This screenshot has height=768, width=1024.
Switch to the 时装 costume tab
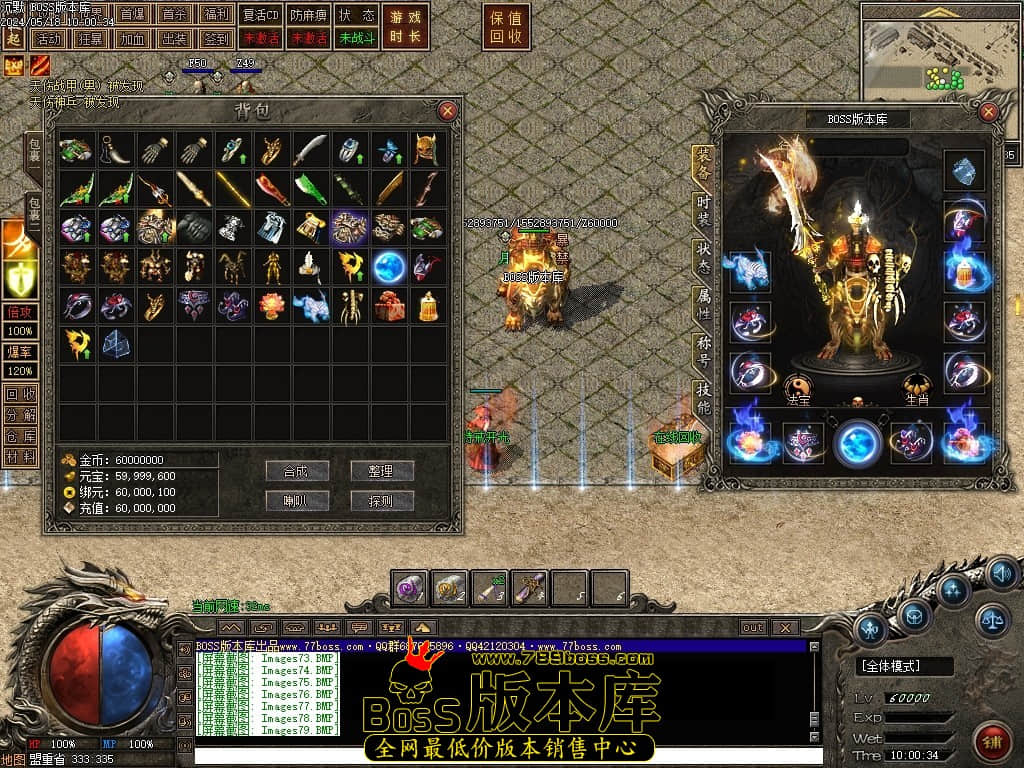pos(704,212)
